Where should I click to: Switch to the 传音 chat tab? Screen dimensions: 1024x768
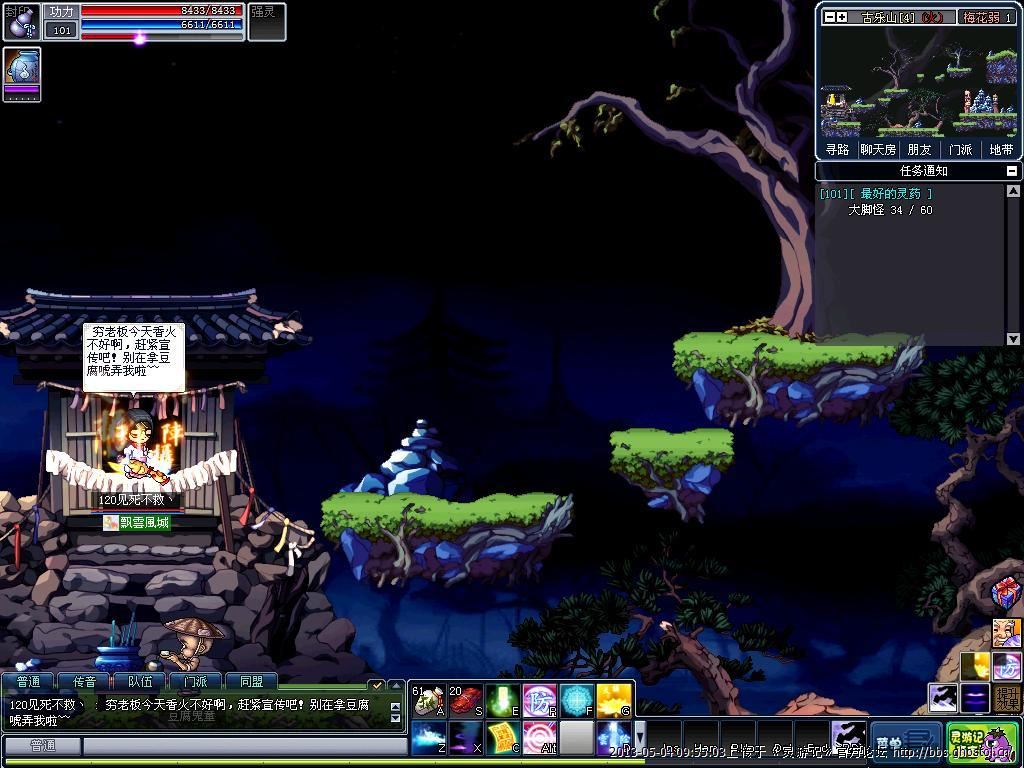[84, 682]
